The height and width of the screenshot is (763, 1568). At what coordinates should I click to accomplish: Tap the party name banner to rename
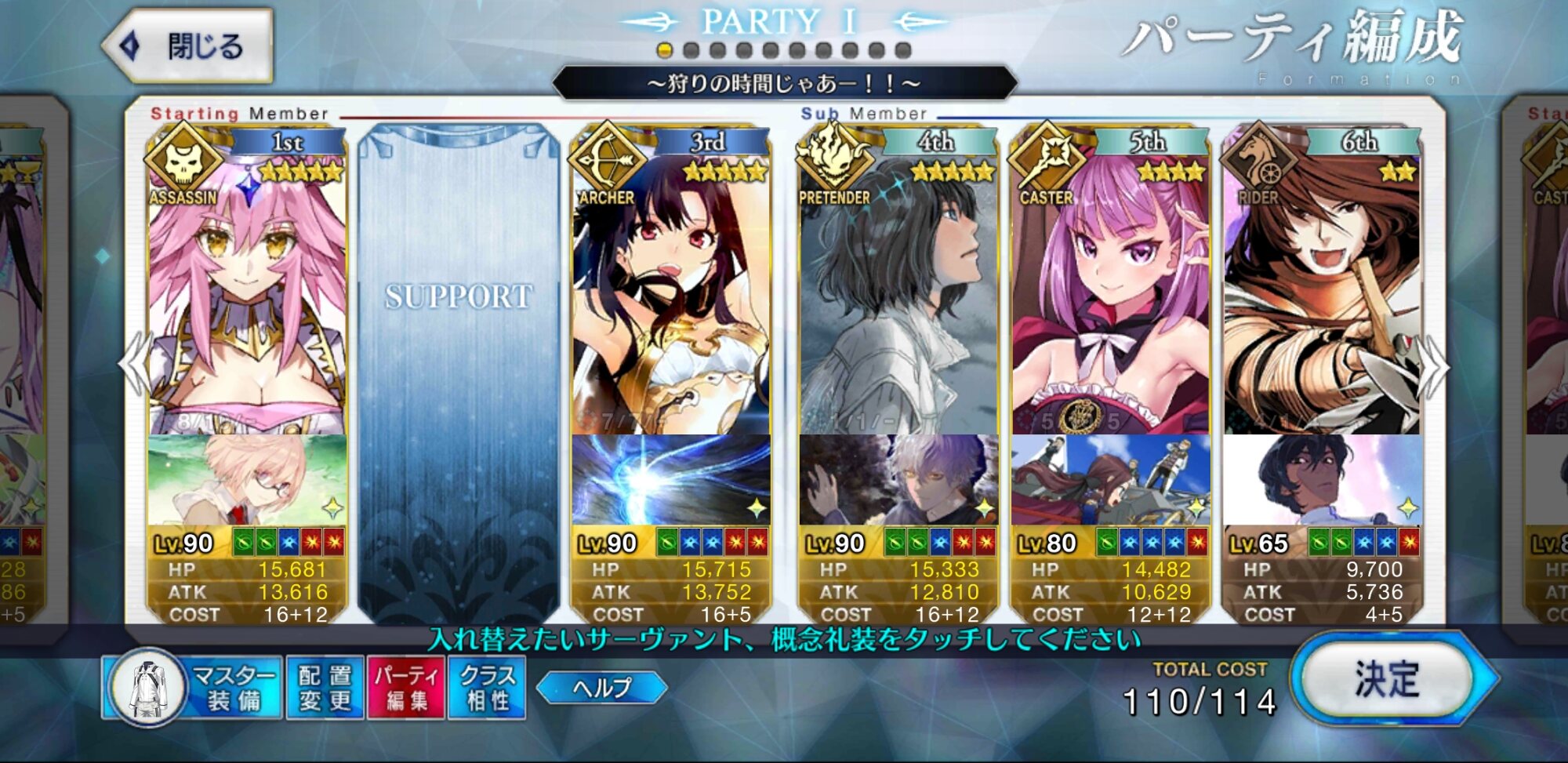[784, 83]
